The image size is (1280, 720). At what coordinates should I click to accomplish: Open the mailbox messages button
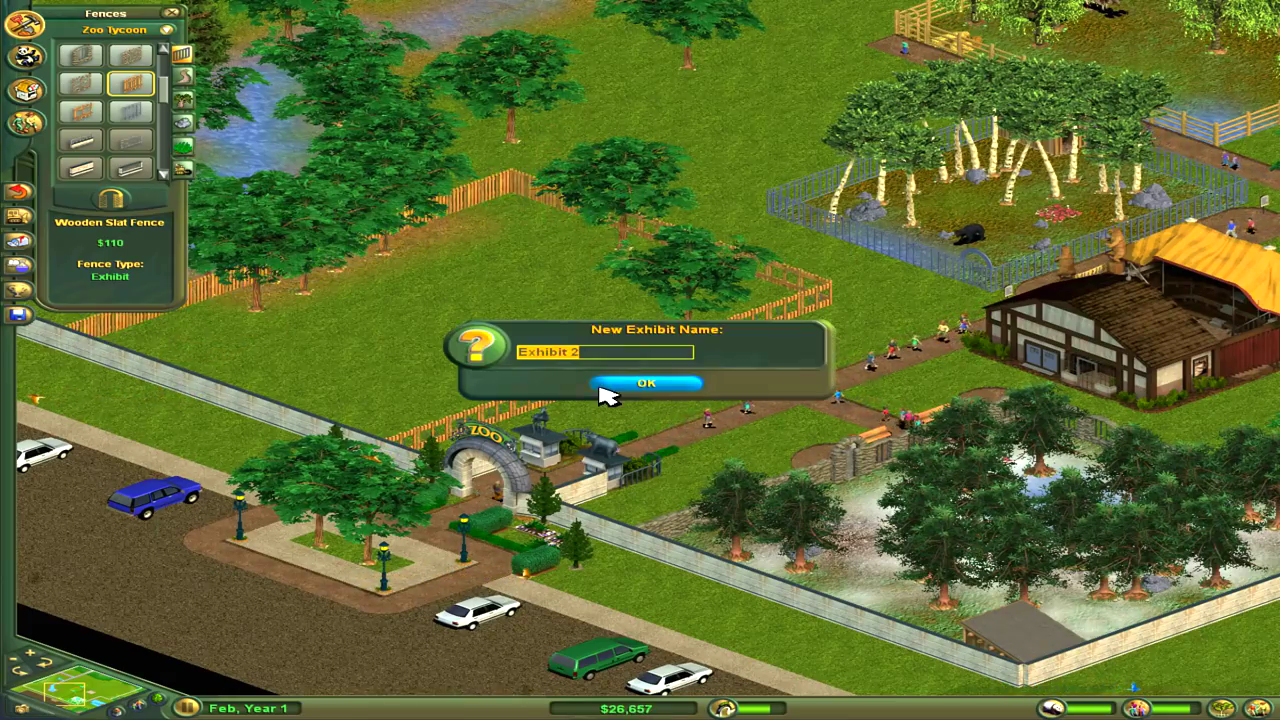(x=18, y=241)
